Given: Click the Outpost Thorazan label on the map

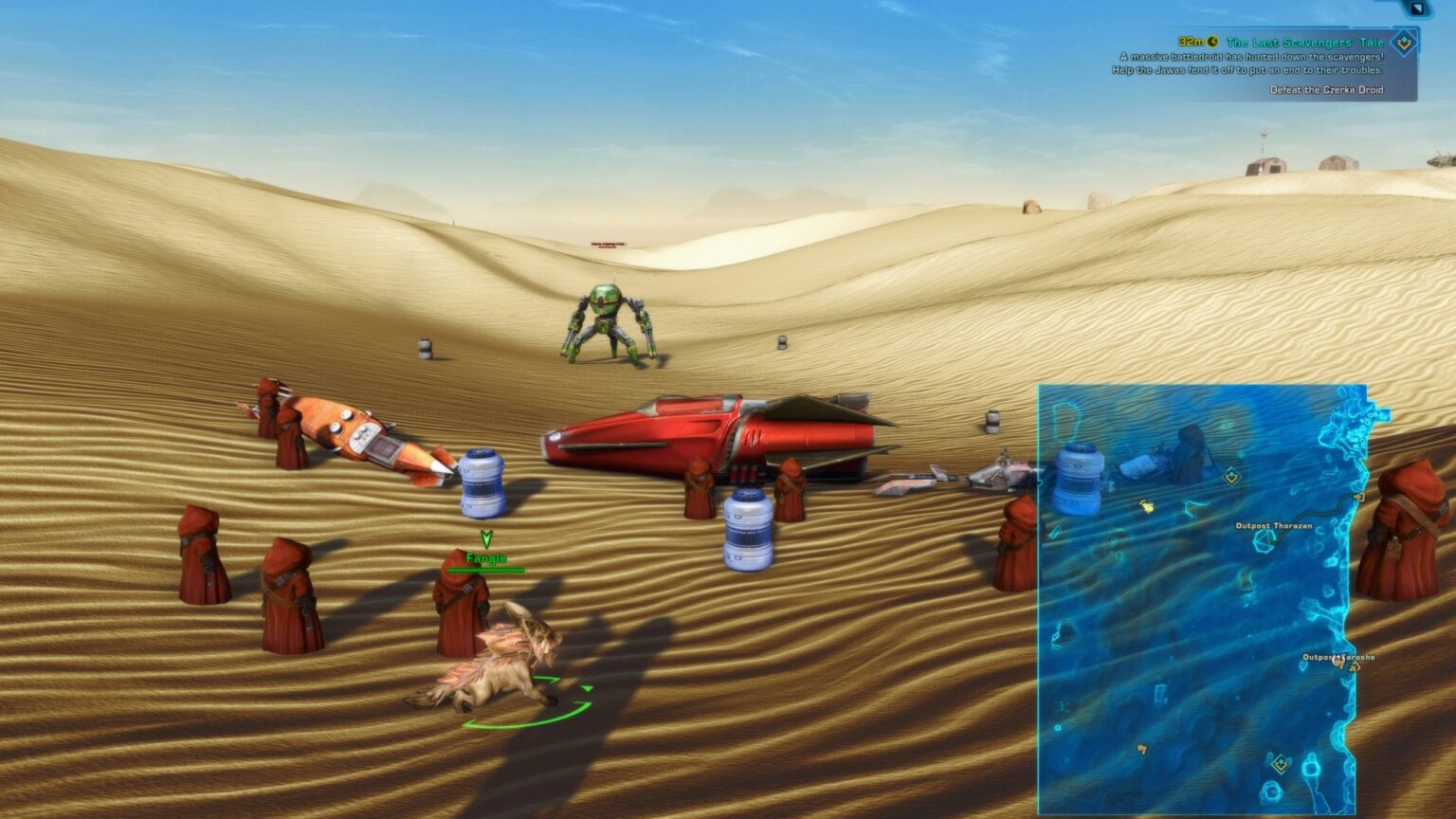Looking at the screenshot, I should [1273, 526].
